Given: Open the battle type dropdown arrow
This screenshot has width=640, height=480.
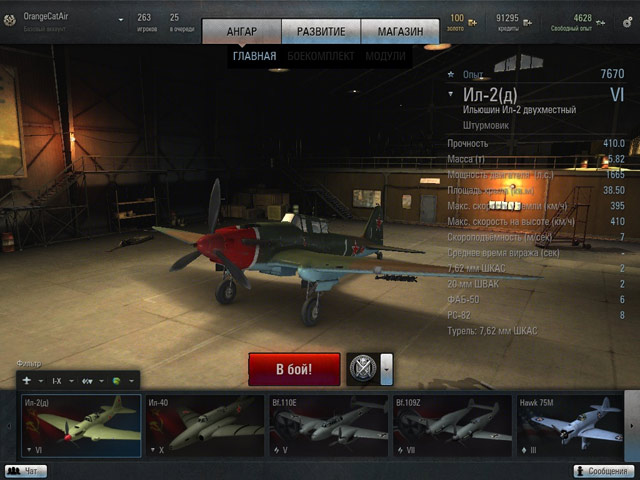Looking at the screenshot, I should coord(386,369).
